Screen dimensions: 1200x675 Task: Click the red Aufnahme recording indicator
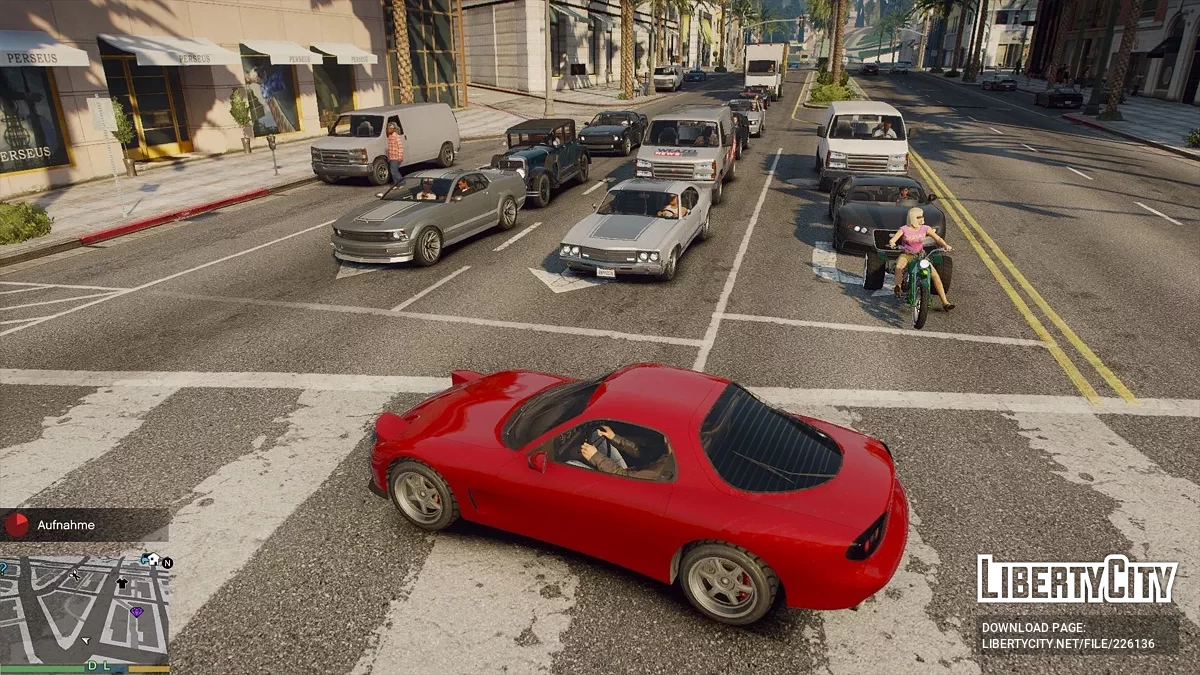(17, 524)
